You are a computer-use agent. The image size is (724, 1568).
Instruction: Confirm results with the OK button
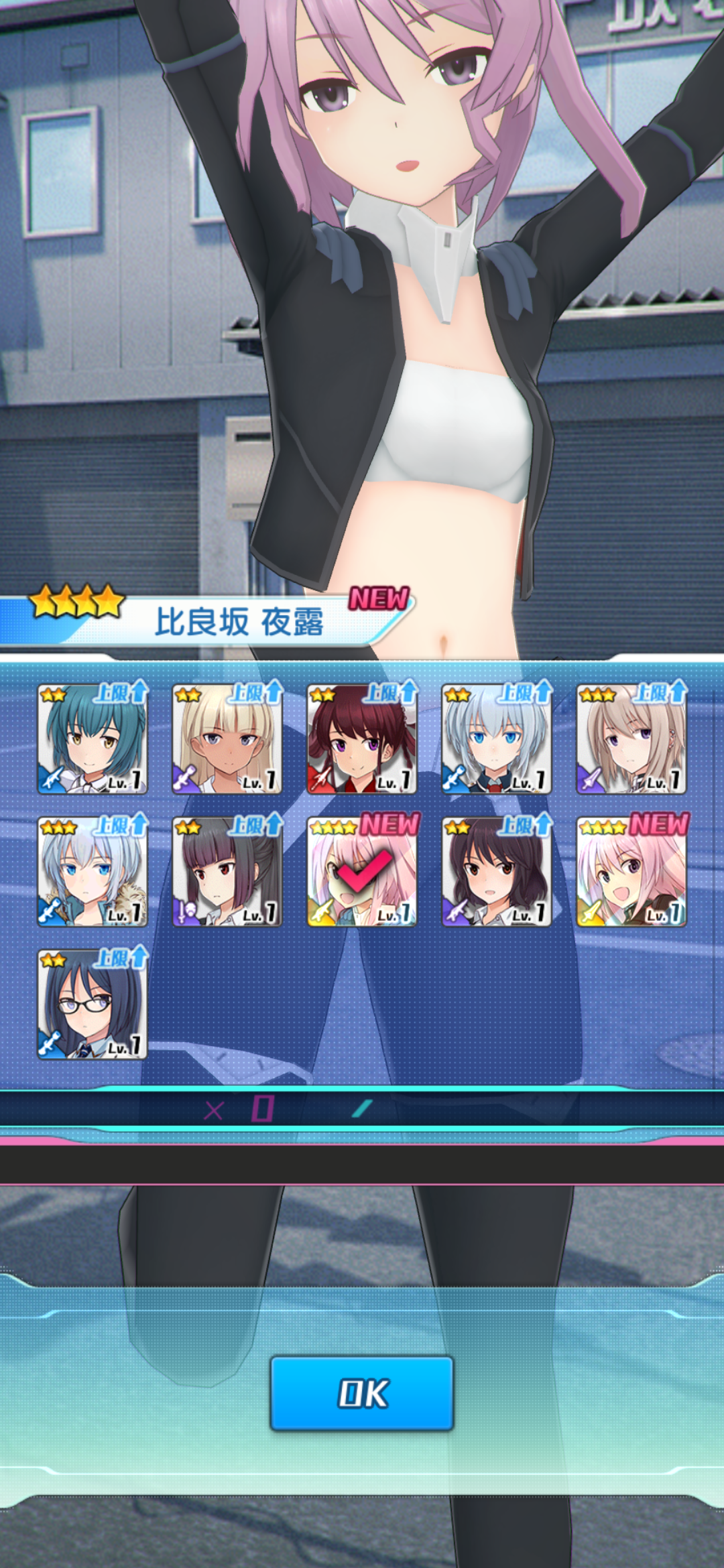coord(362,1394)
